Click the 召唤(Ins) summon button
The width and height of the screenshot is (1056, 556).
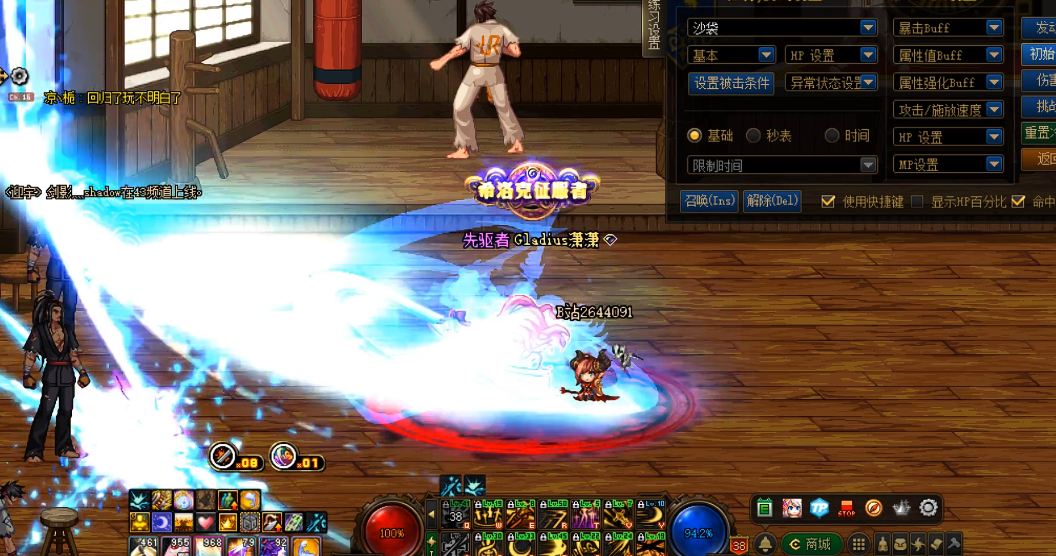tap(709, 201)
